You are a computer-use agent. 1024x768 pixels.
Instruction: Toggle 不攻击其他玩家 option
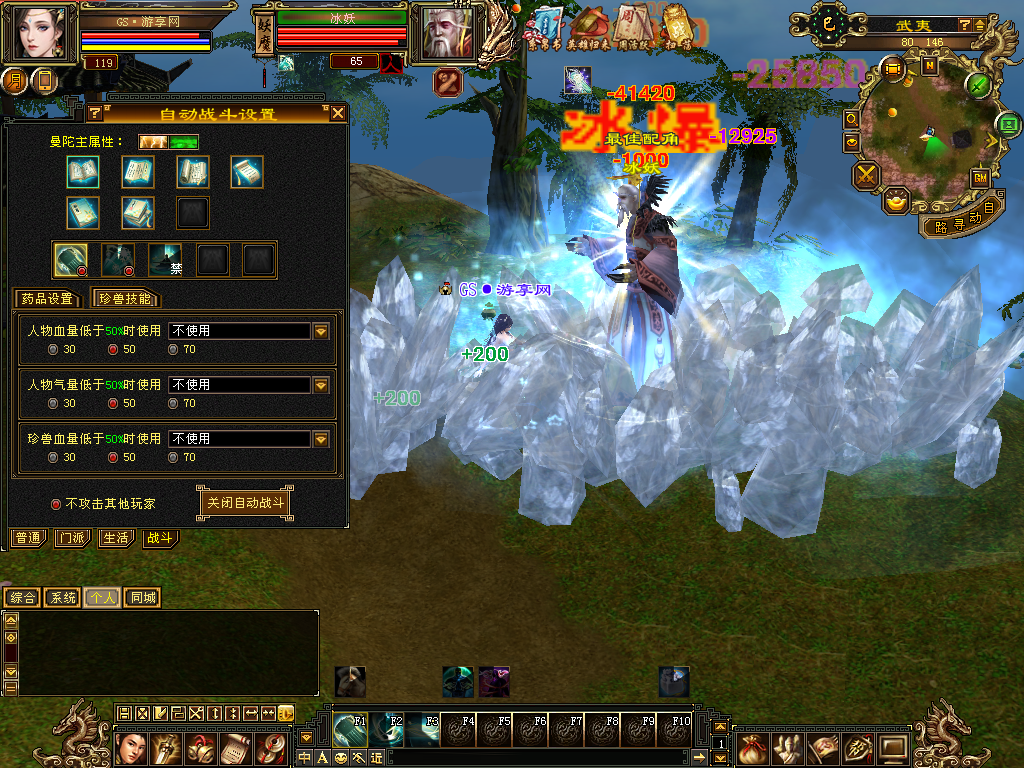point(56,504)
